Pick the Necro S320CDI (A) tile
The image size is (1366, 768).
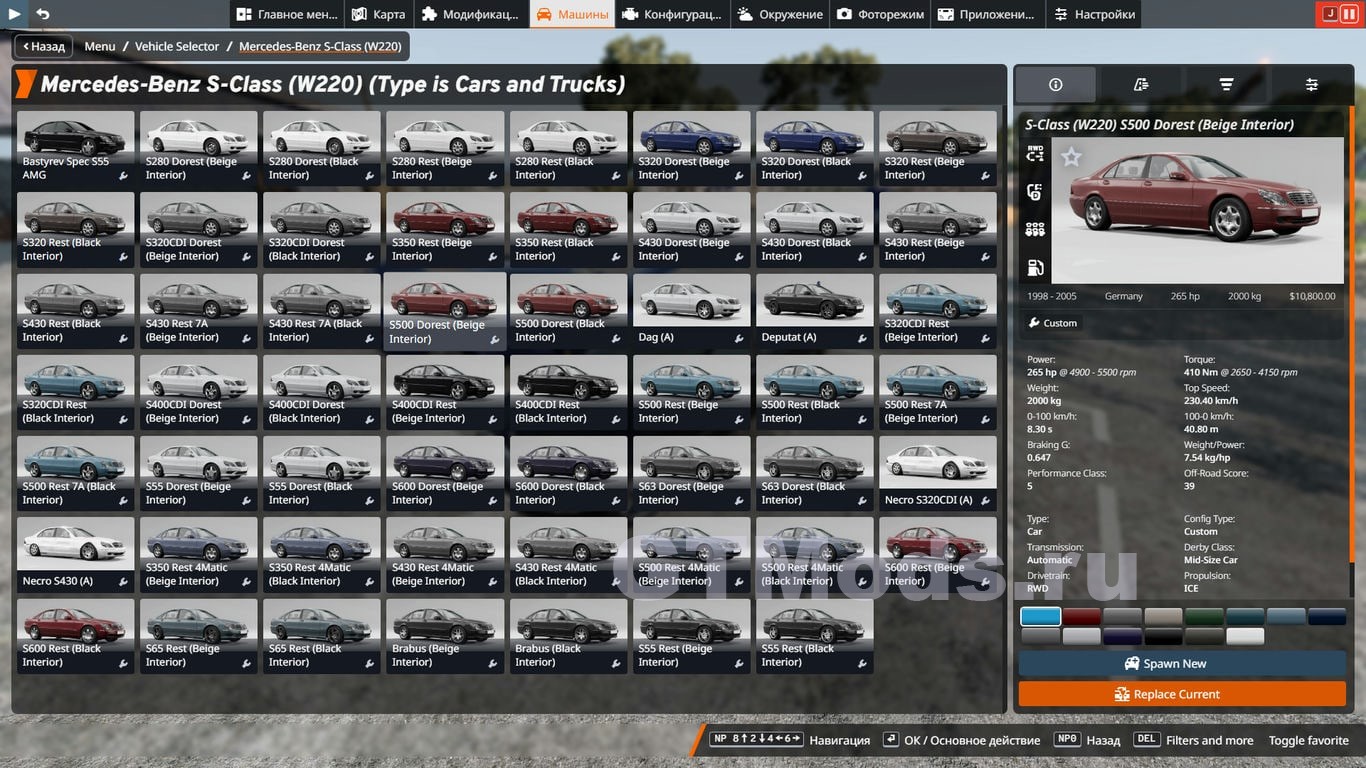click(937, 474)
